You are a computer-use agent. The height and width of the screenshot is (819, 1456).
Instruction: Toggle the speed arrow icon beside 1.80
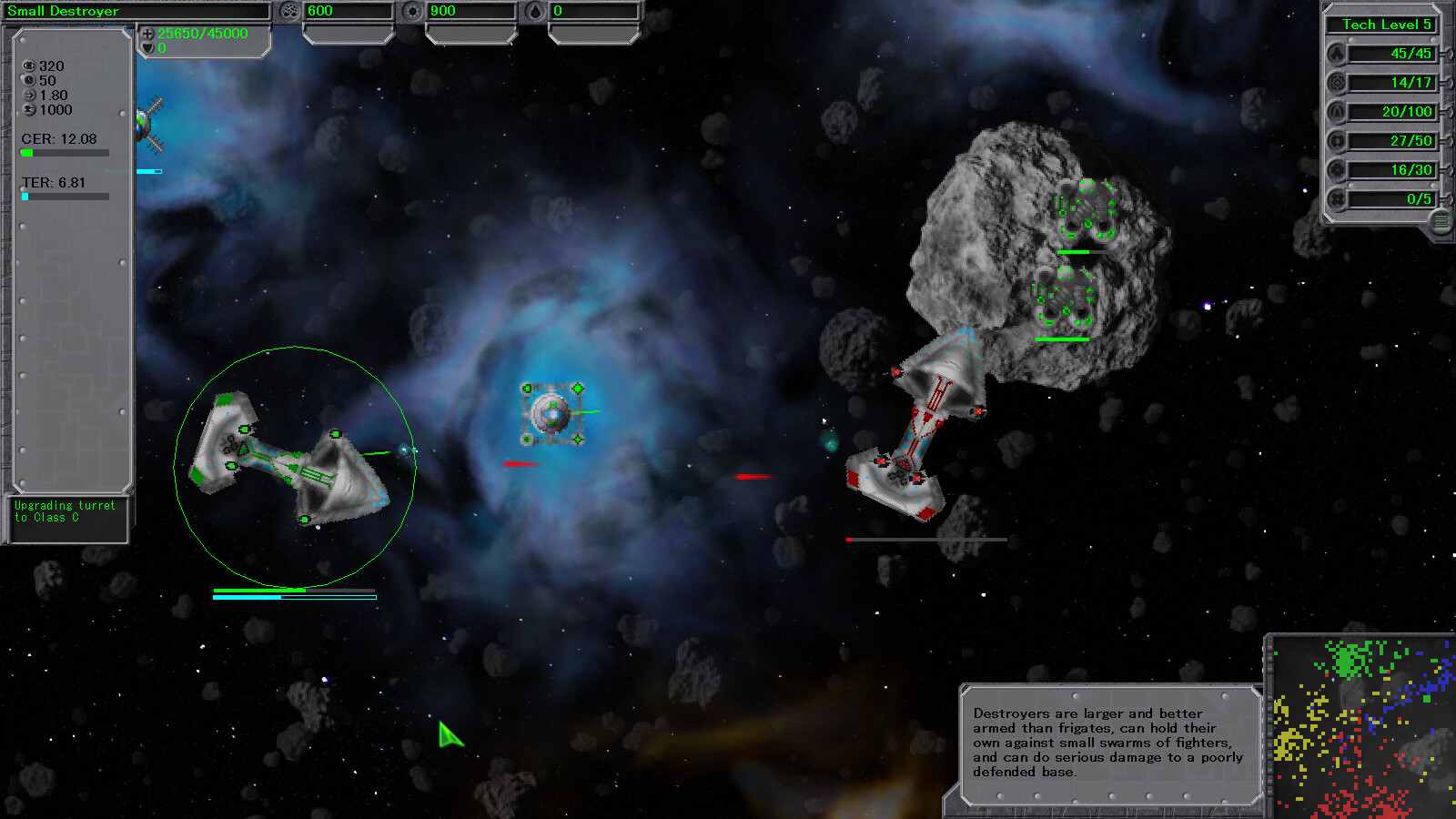(28, 95)
